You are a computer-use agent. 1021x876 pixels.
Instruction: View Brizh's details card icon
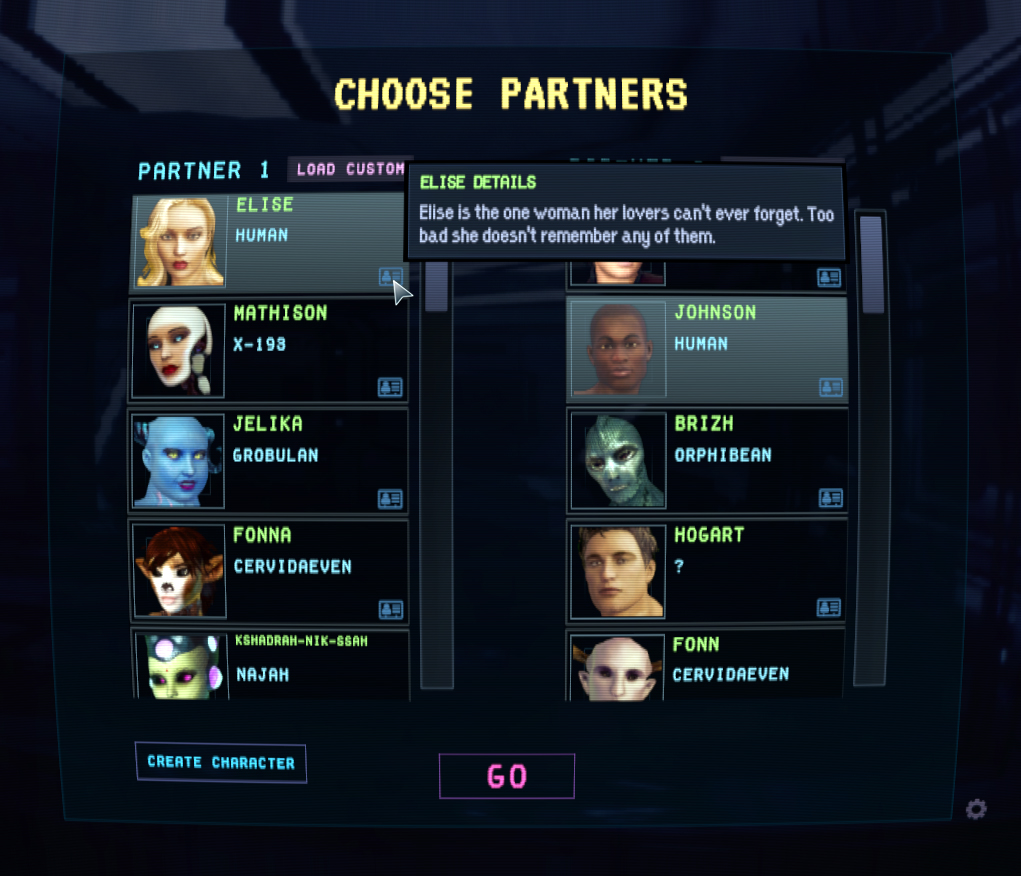pyautogui.click(x=829, y=497)
